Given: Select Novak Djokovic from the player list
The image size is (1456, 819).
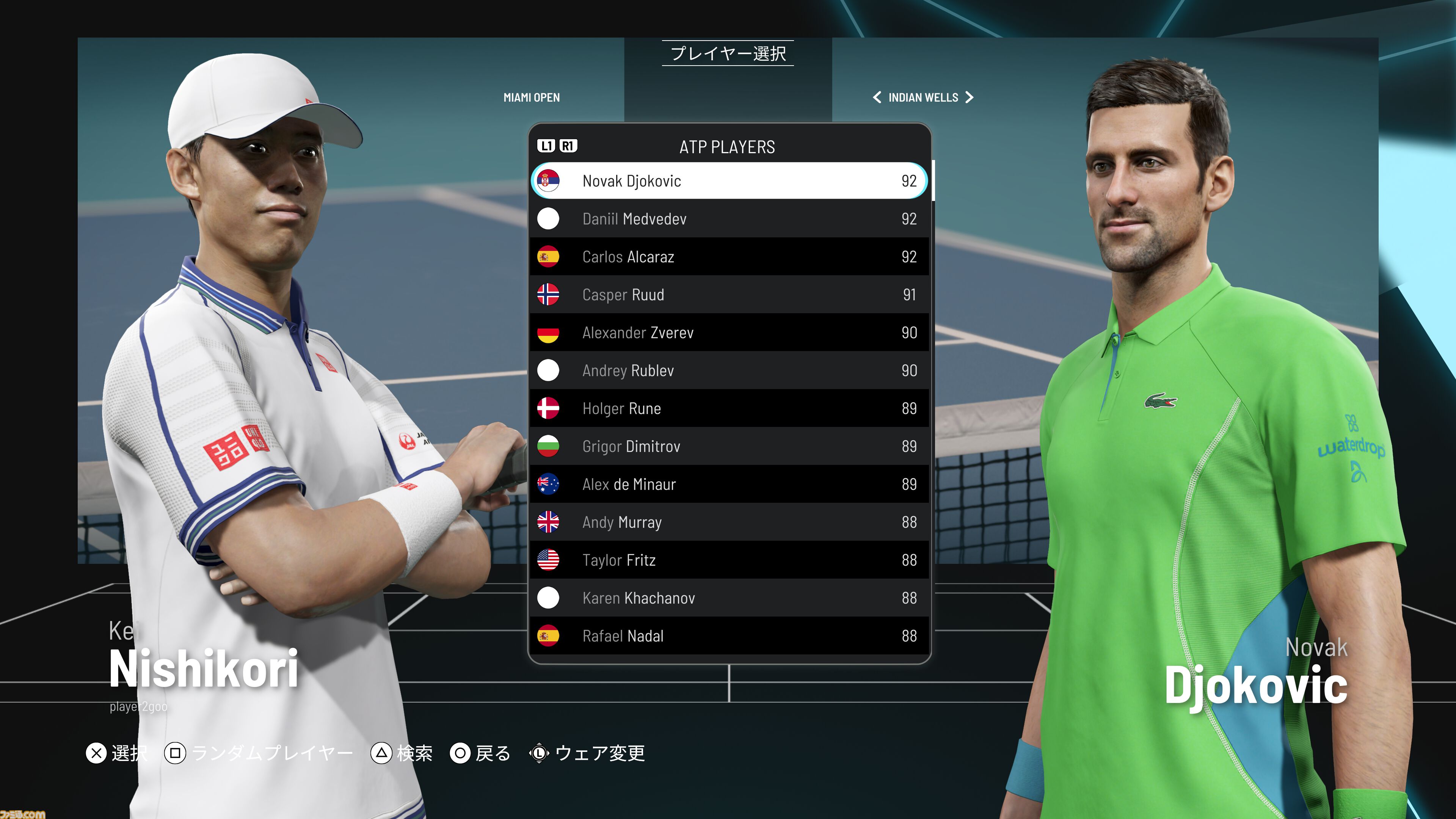Looking at the screenshot, I should click(728, 181).
